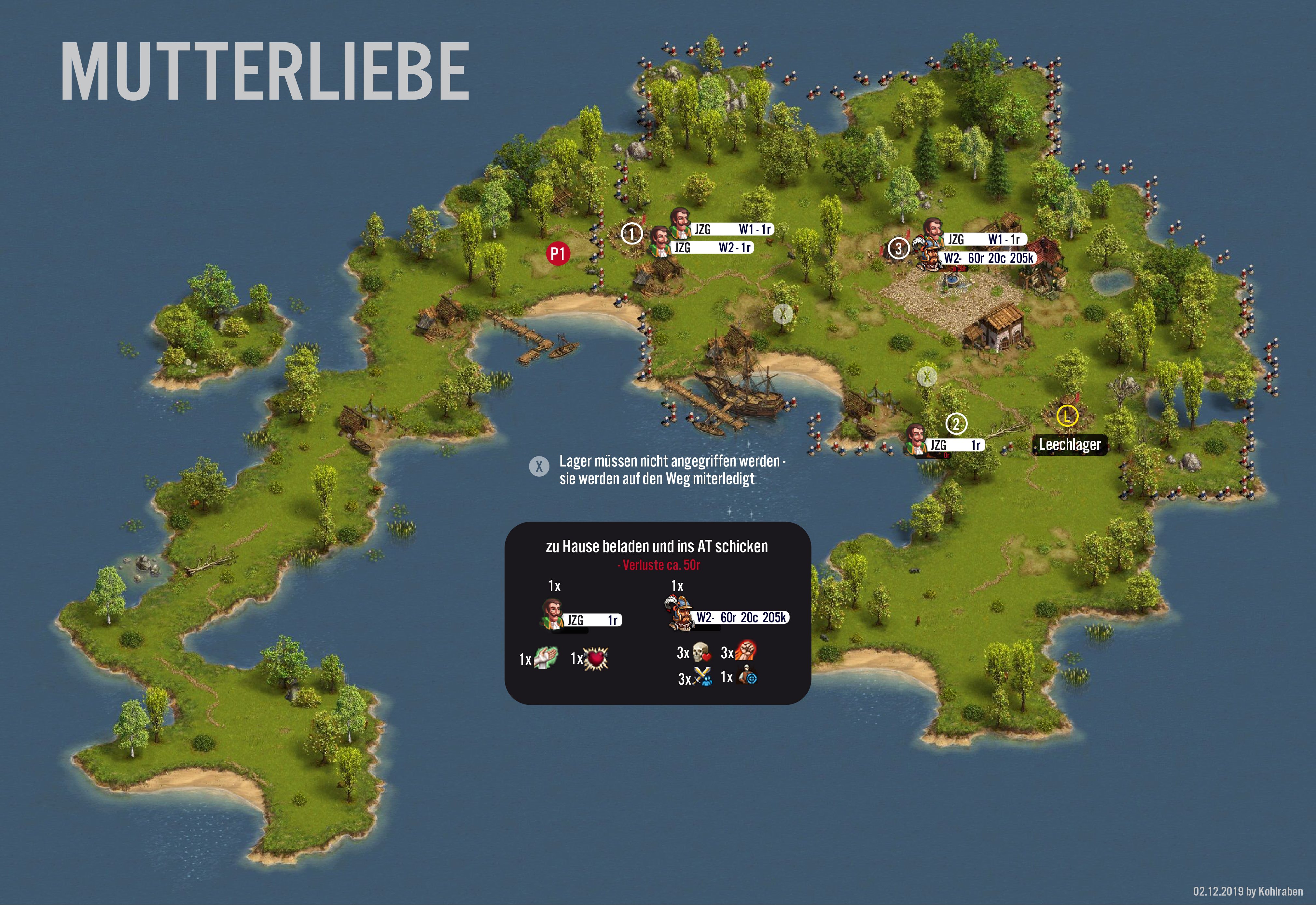Click camp marker number 1
1316x905 pixels.
(631, 233)
